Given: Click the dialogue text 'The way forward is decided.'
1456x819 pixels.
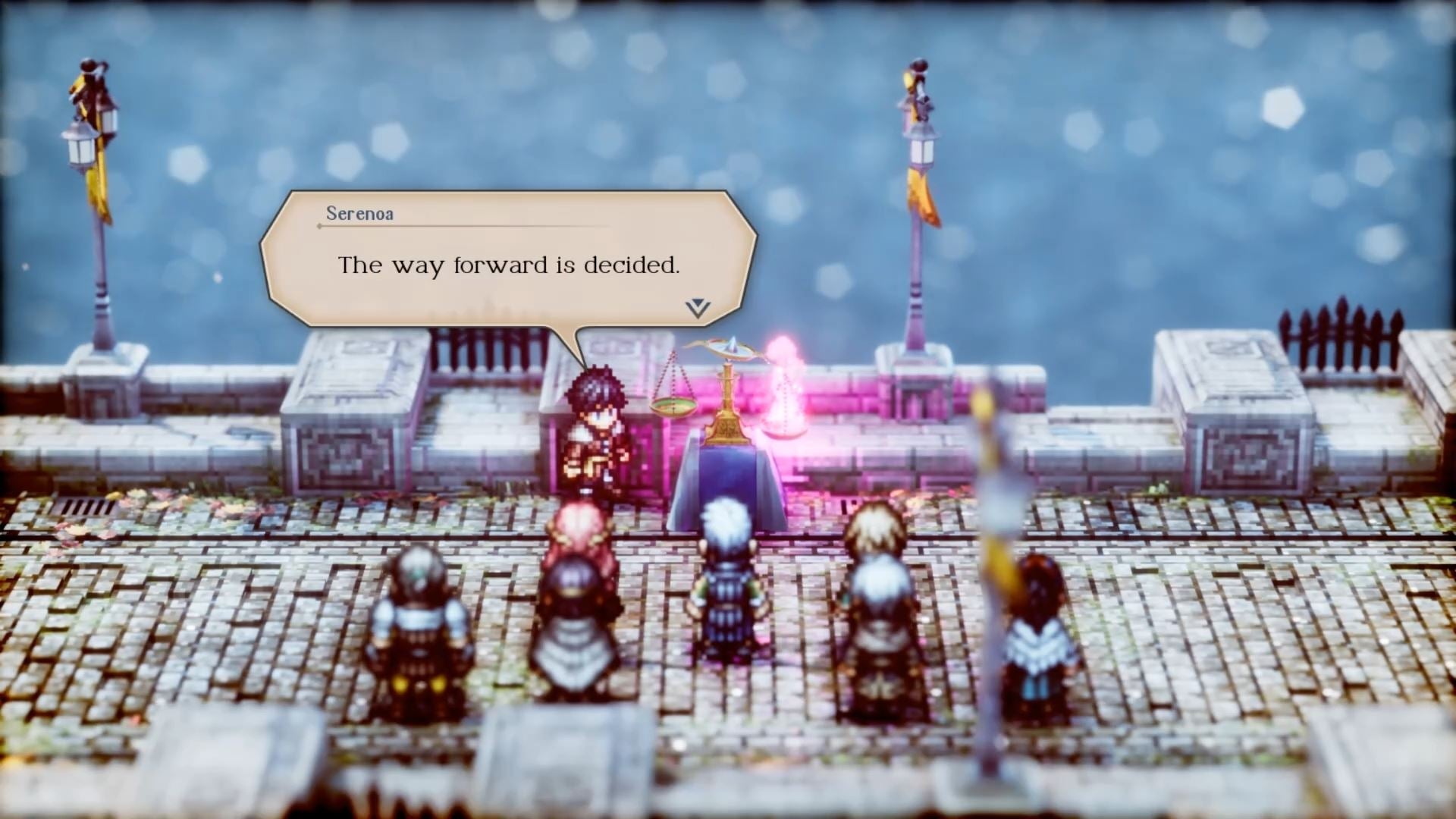Looking at the screenshot, I should pyautogui.click(x=510, y=265).
